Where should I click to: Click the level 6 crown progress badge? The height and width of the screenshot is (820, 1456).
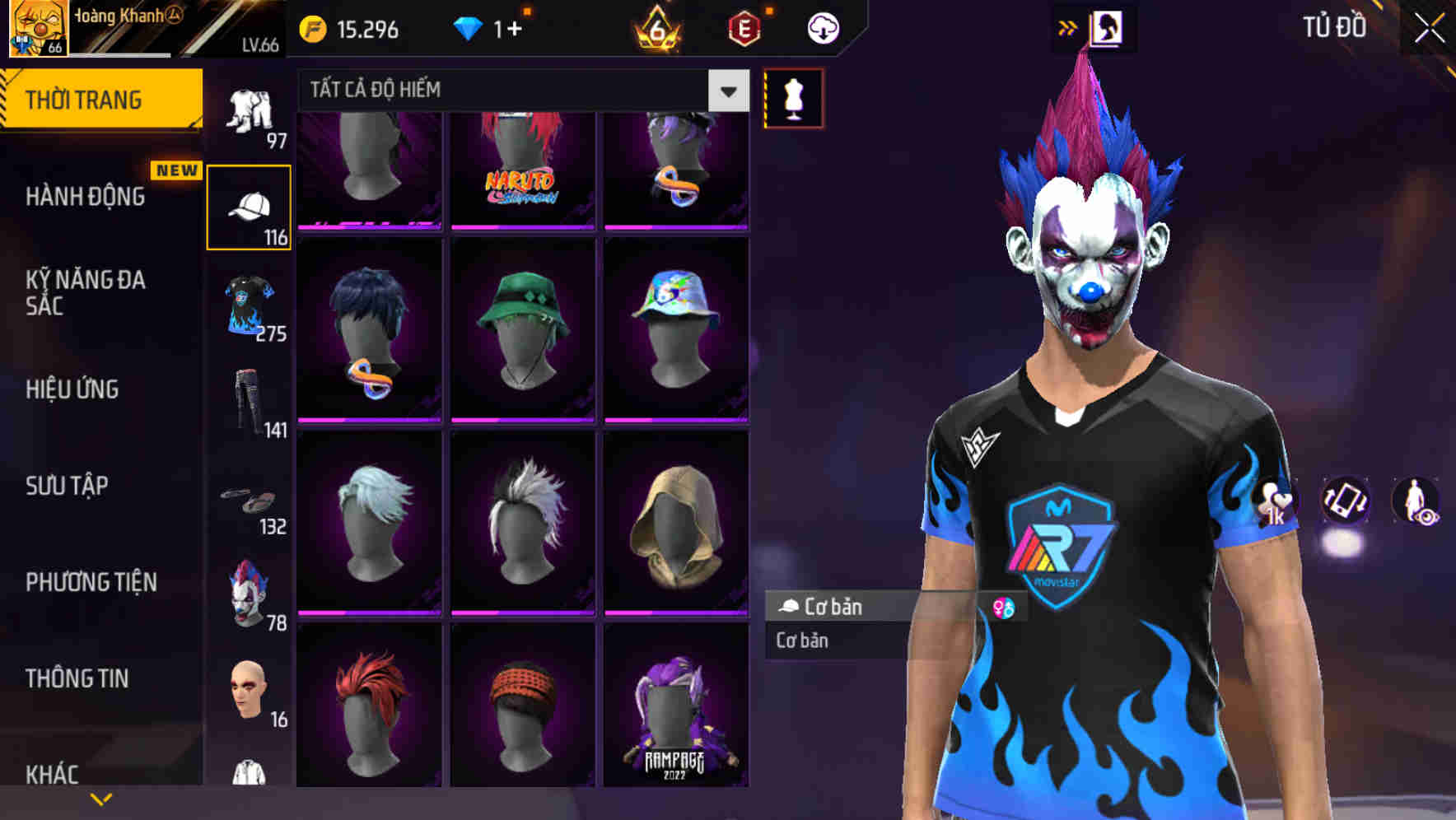[x=656, y=30]
